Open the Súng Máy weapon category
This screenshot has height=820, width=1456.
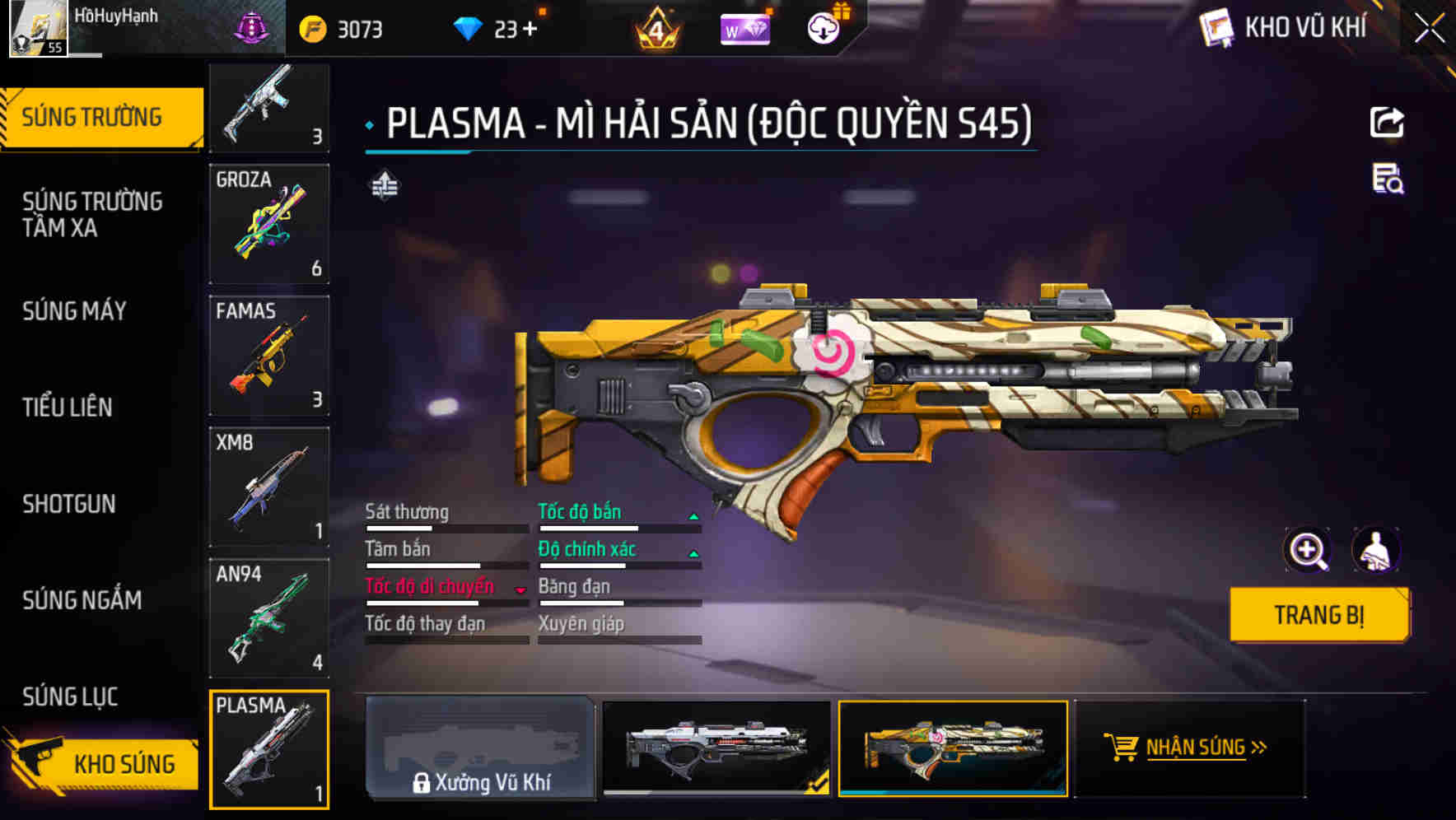pos(74,311)
